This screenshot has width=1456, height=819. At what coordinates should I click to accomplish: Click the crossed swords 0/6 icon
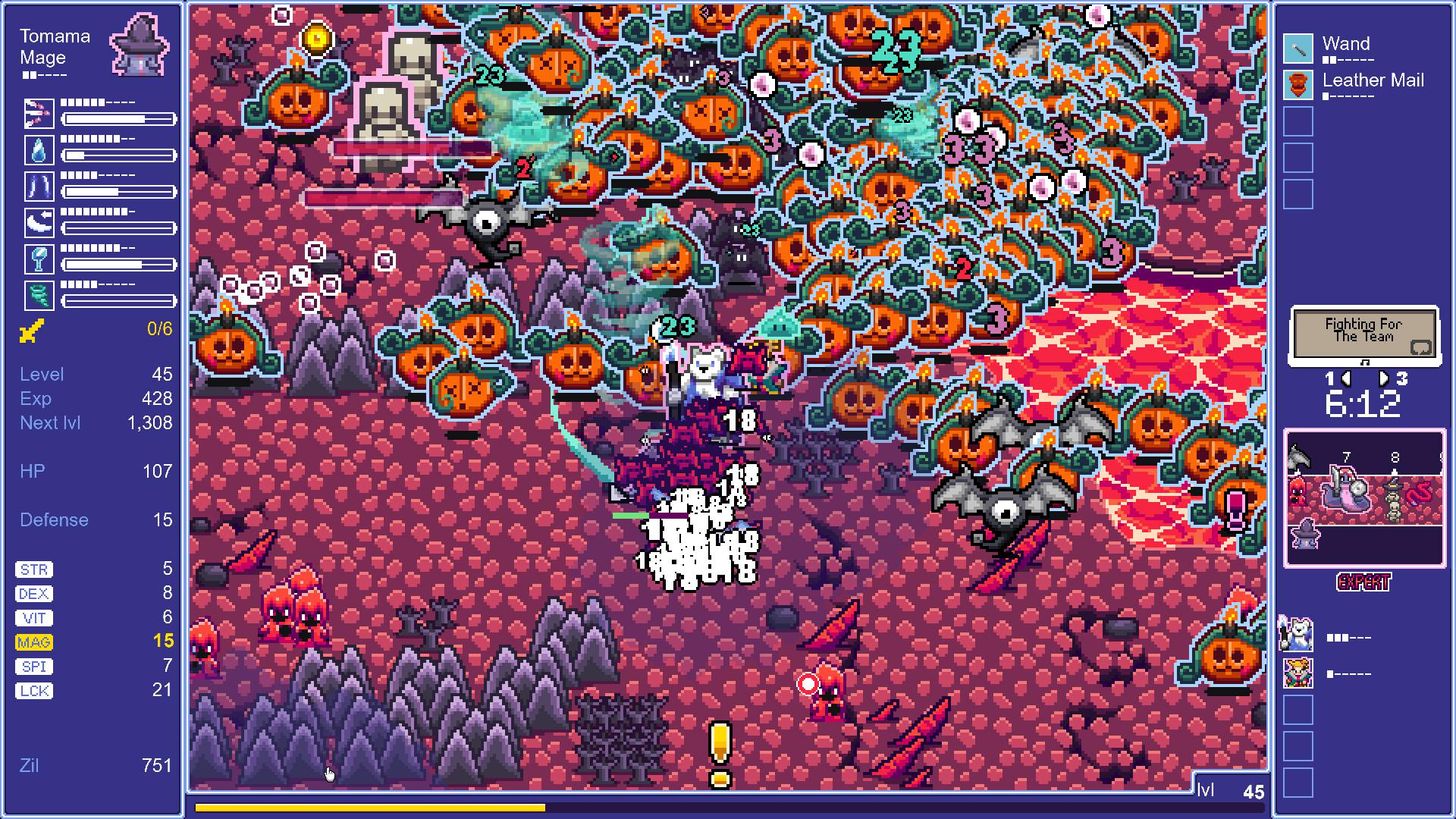[32, 328]
